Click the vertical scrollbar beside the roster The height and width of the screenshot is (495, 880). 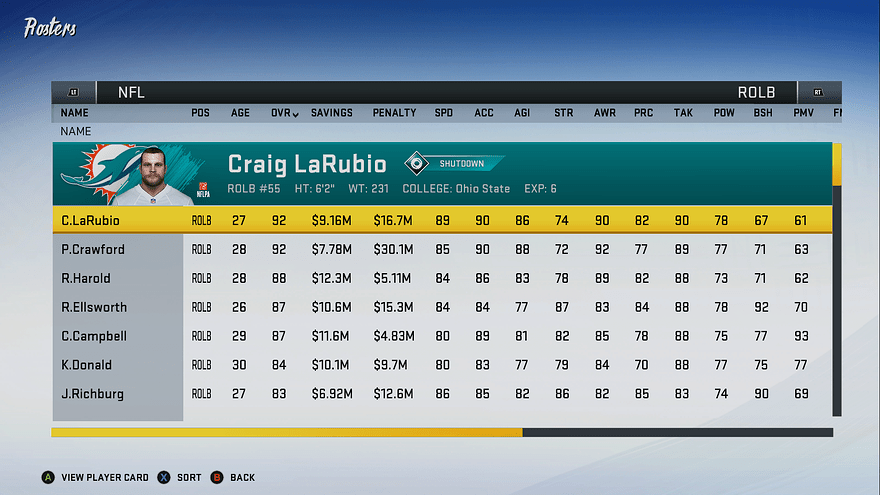pos(837,280)
